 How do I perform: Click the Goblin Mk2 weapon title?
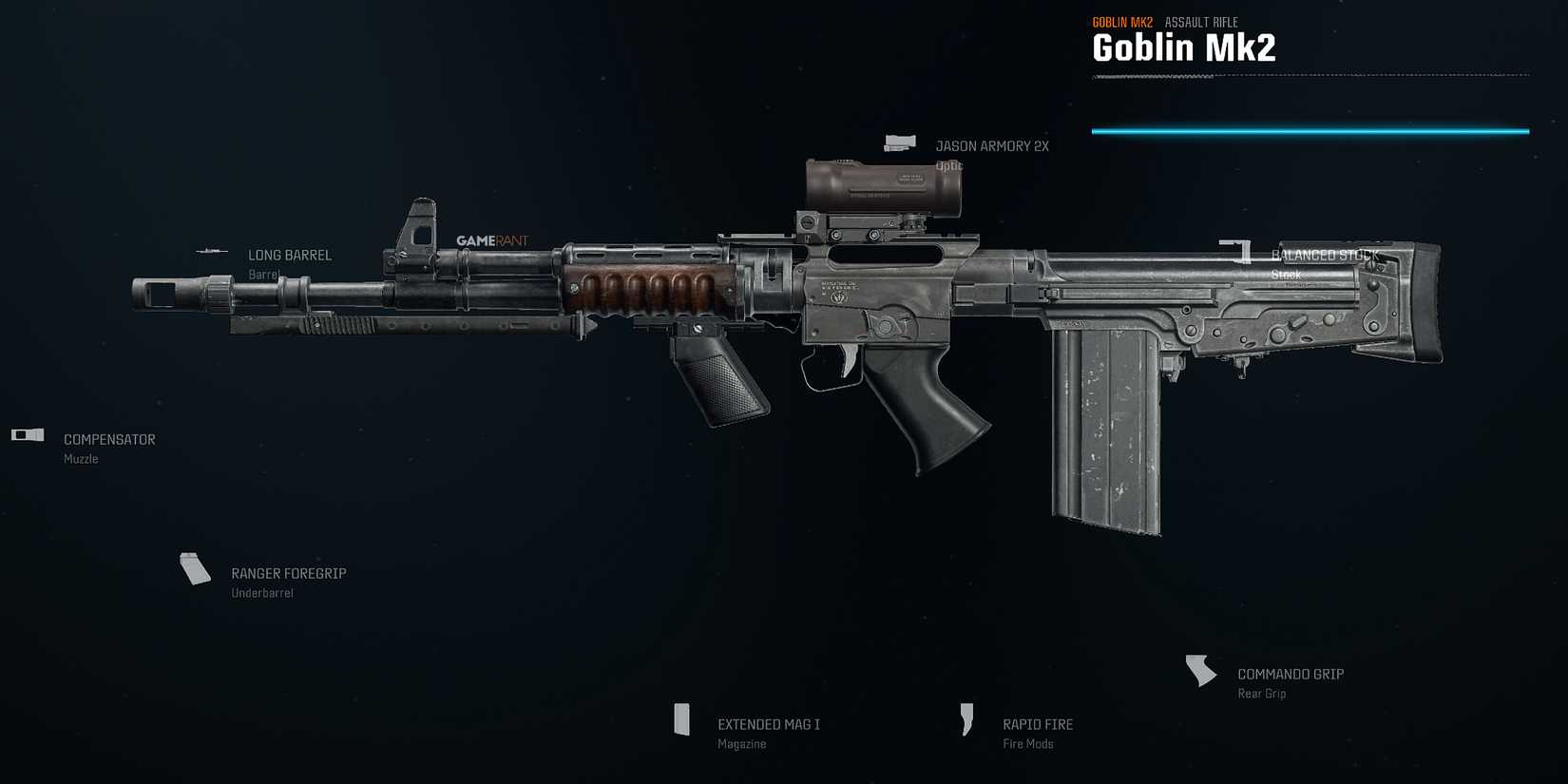1186,47
